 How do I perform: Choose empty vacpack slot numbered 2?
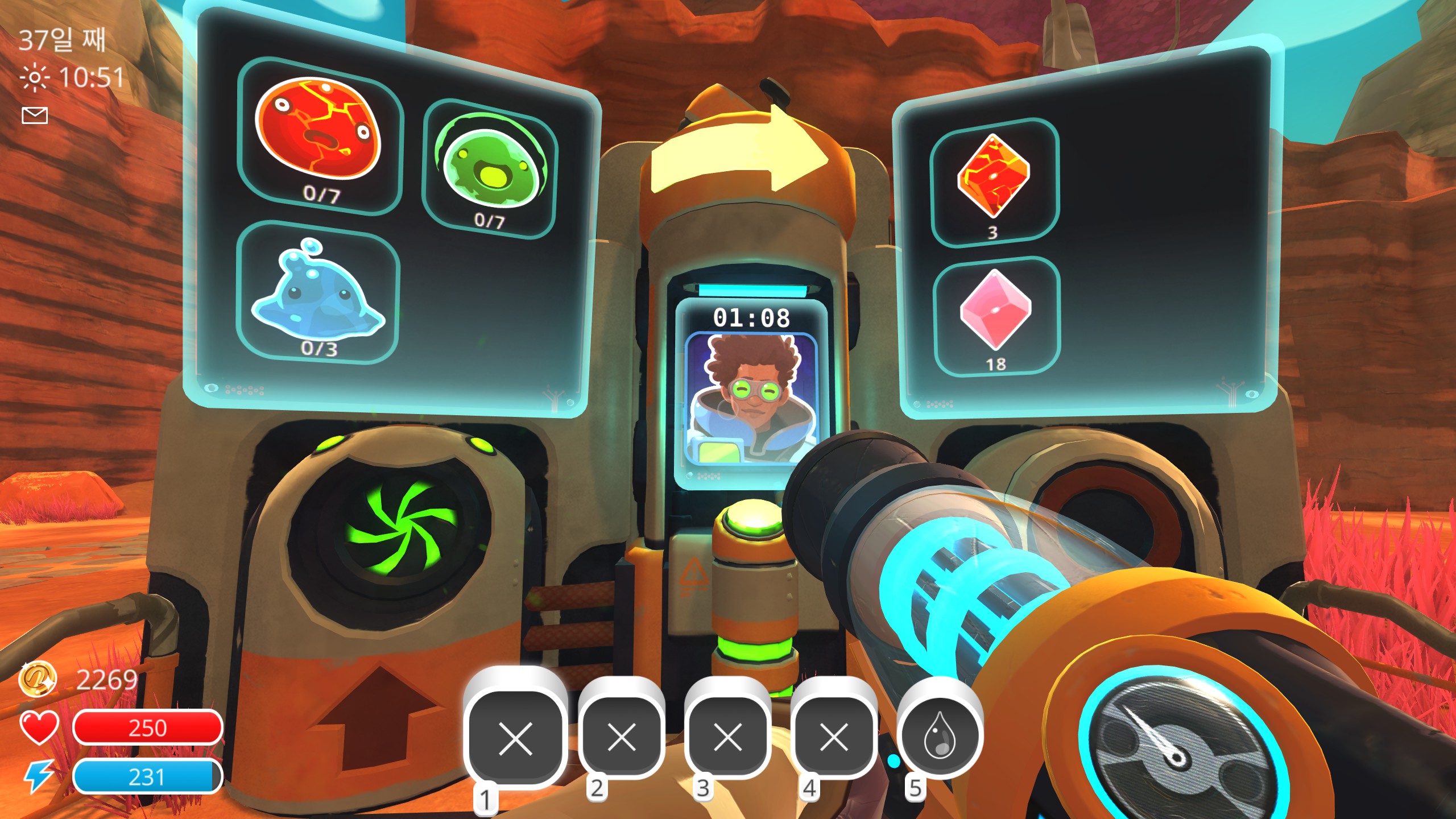coord(621,737)
